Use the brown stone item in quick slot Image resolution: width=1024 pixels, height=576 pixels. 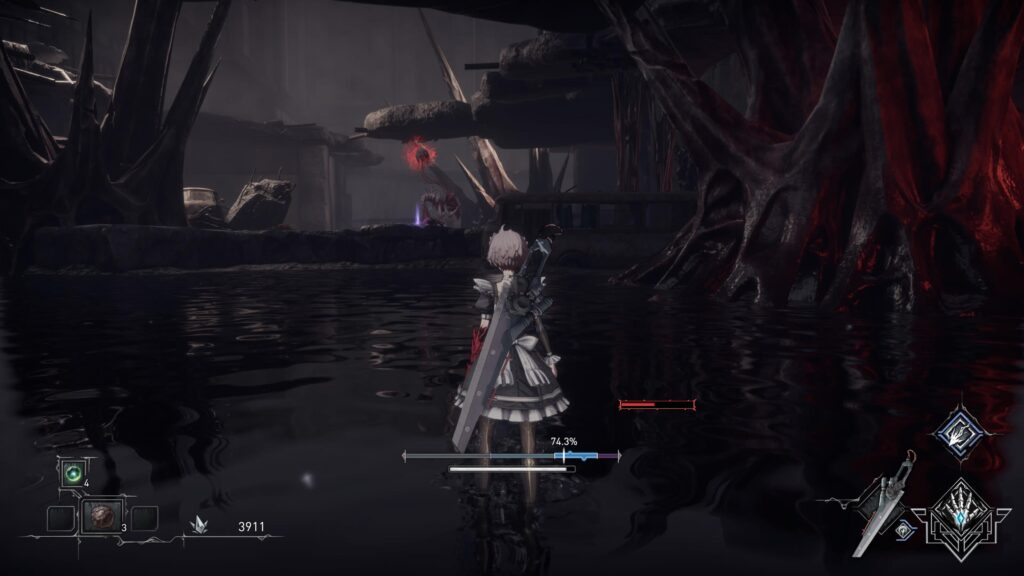pyautogui.click(x=102, y=516)
